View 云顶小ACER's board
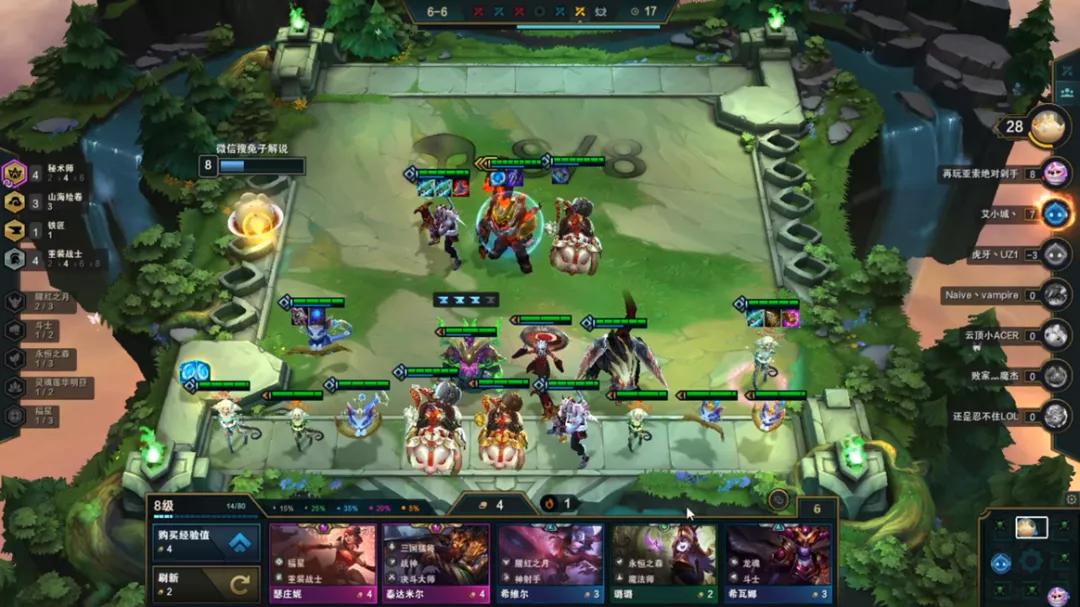1080x607 pixels. point(1056,334)
